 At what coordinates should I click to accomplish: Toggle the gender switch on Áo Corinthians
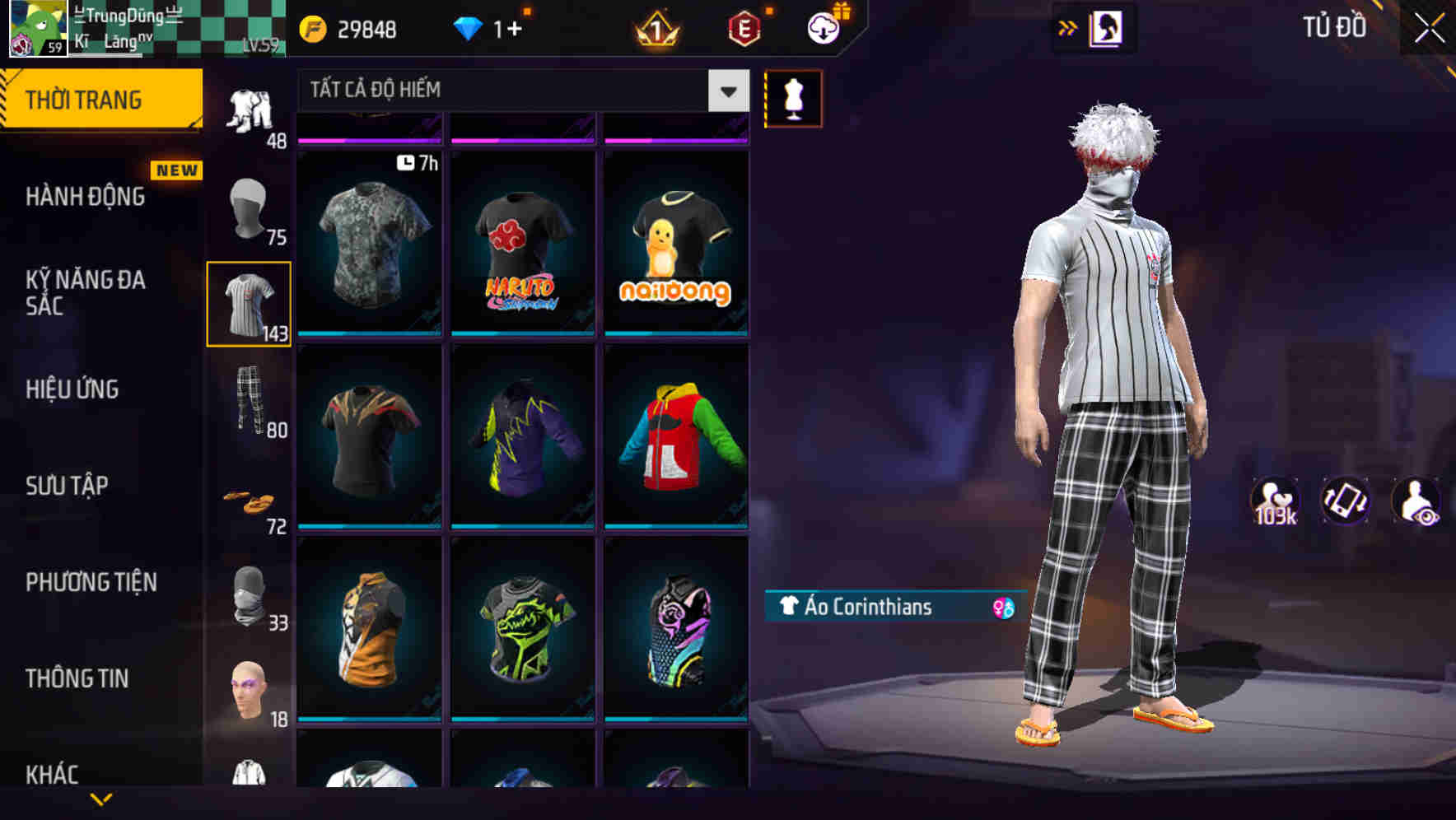tap(1001, 608)
